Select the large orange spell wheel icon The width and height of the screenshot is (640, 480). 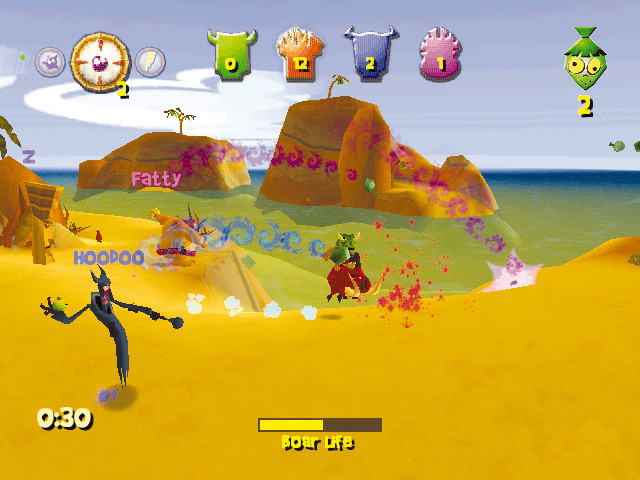101,59
